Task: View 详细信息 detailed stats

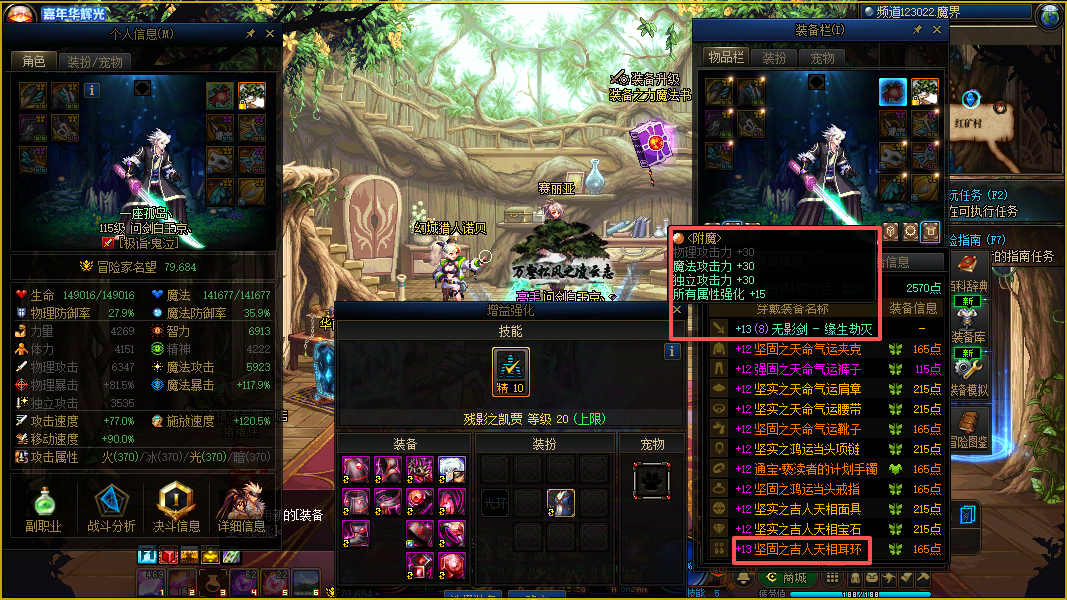Action: click(x=240, y=509)
